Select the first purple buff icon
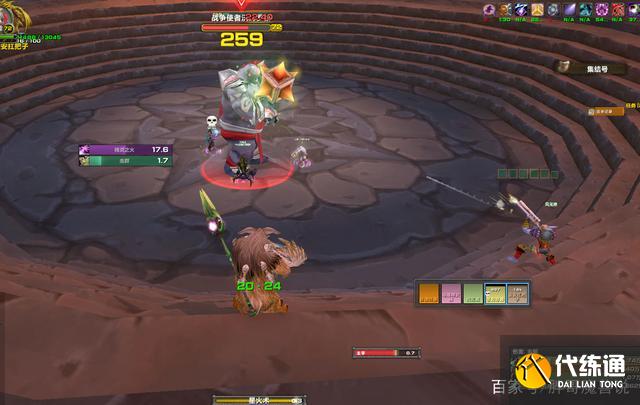The image size is (640, 405). (490, 10)
